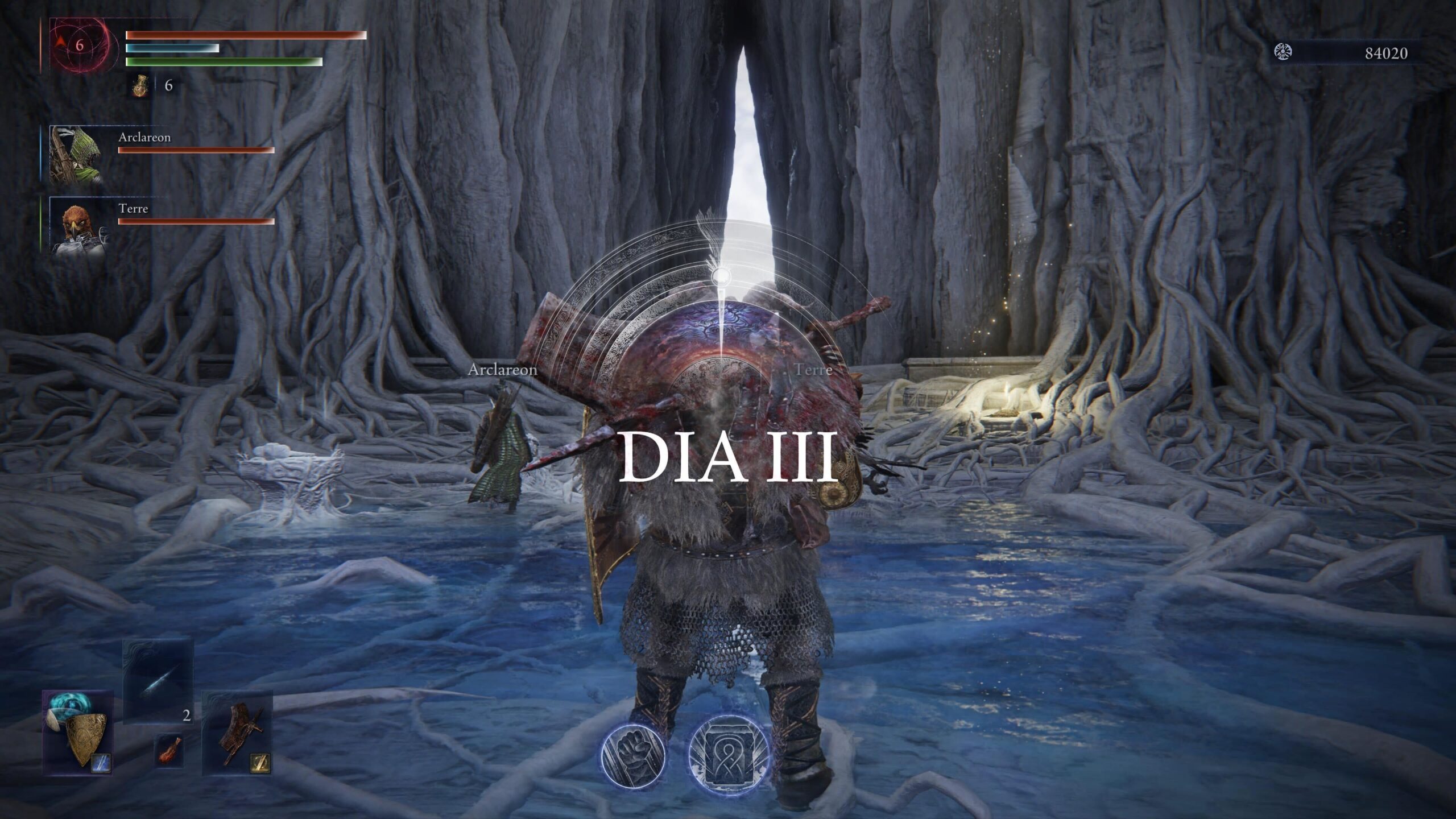1456x819 pixels.
Task: Expand the quick item slot showing count 2
Action: pos(187,717)
